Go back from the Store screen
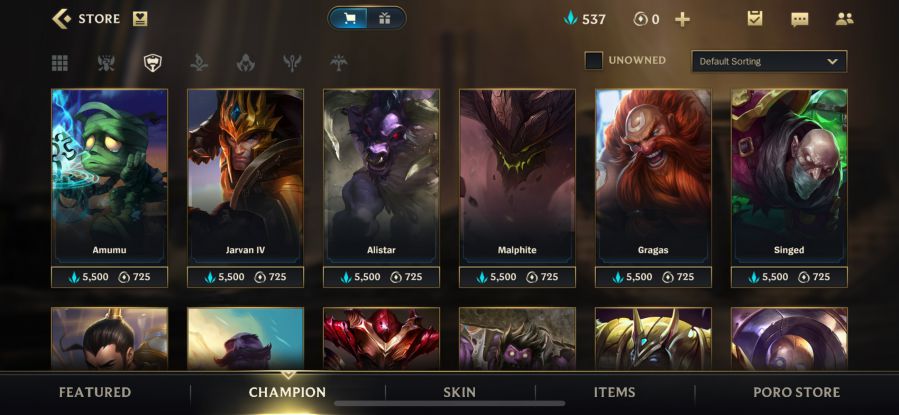This screenshot has height=415, width=899. click(62, 18)
